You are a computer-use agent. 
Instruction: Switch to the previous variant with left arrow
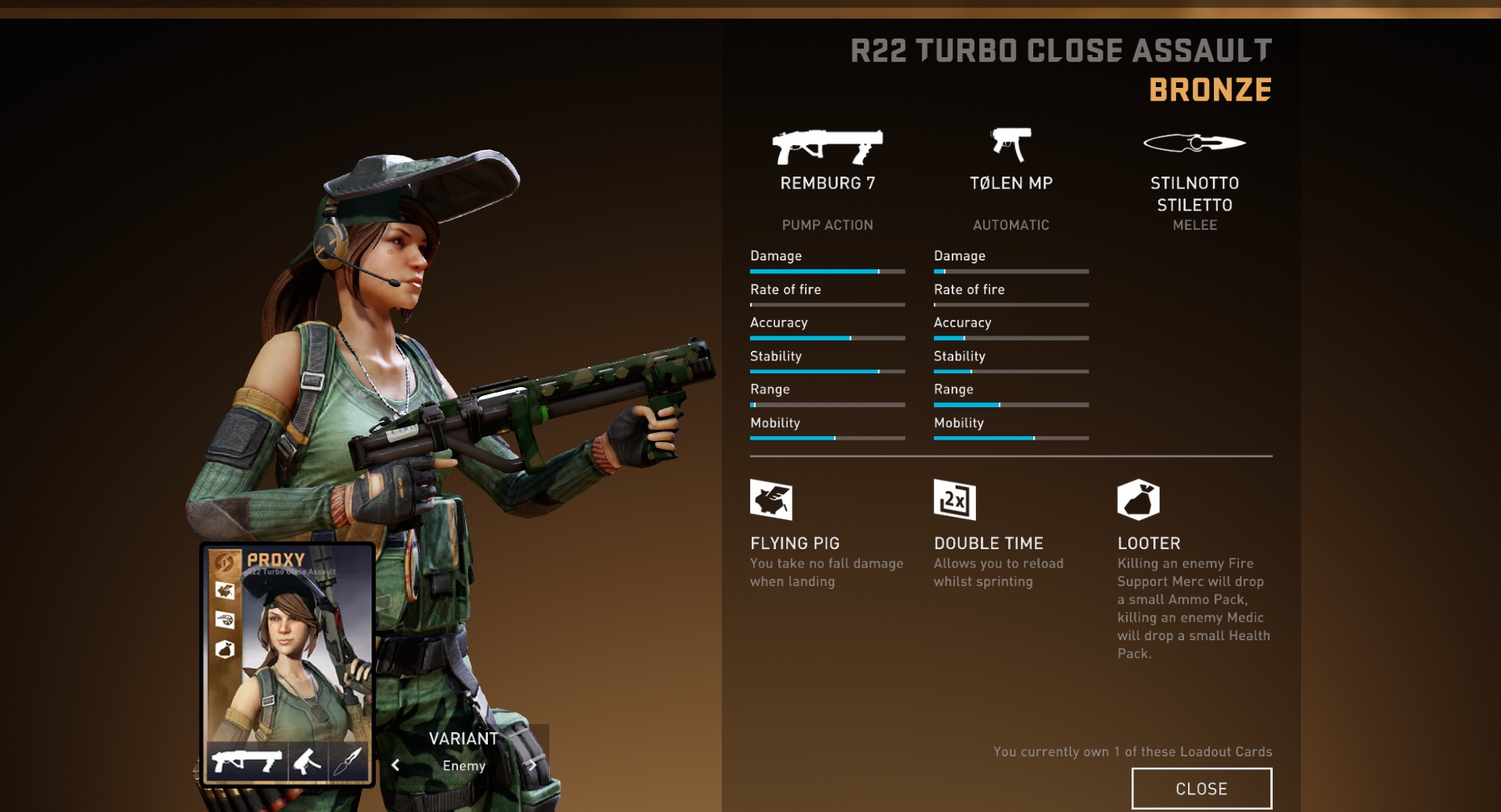click(395, 765)
